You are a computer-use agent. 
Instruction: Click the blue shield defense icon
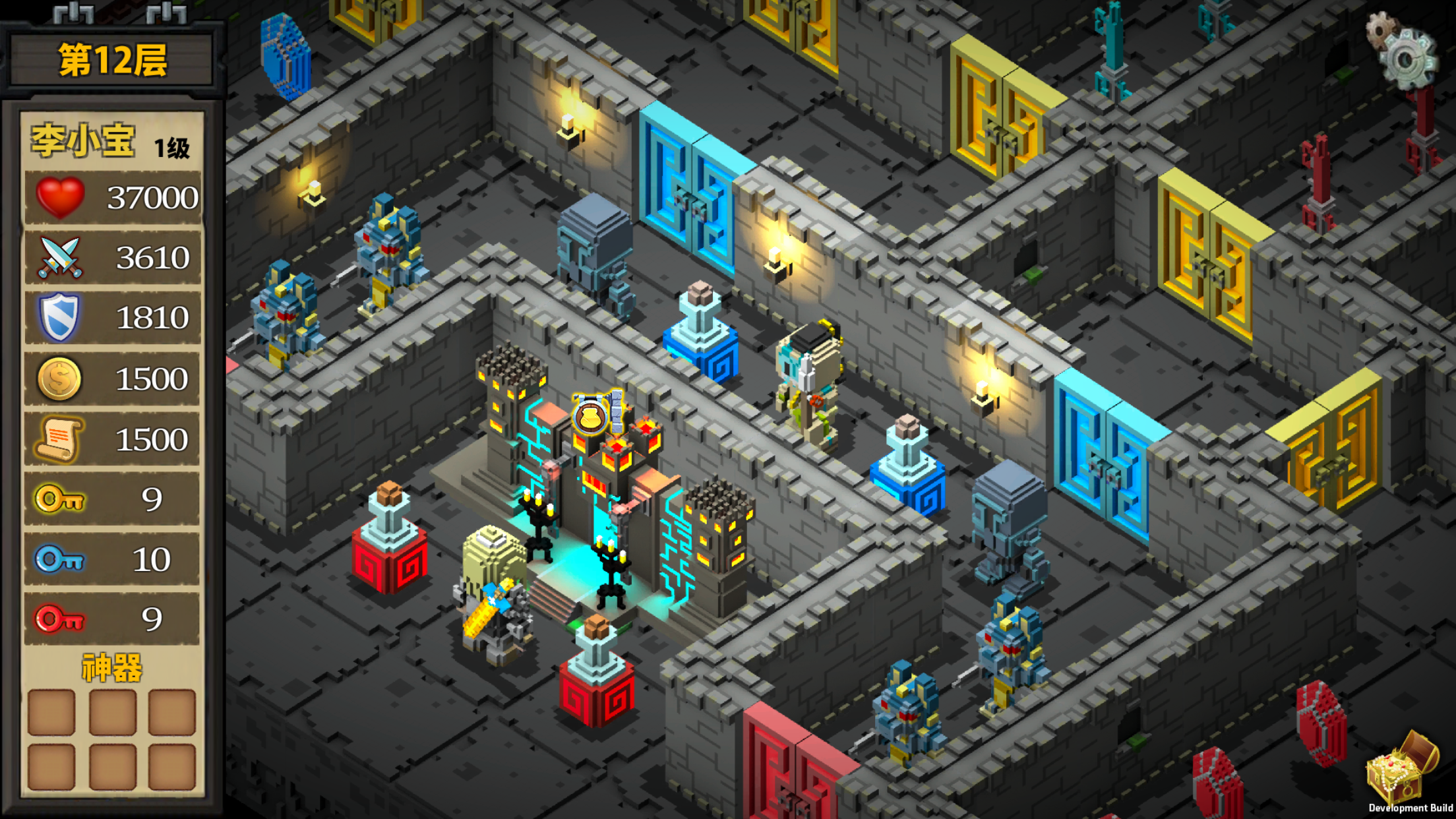click(x=58, y=317)
